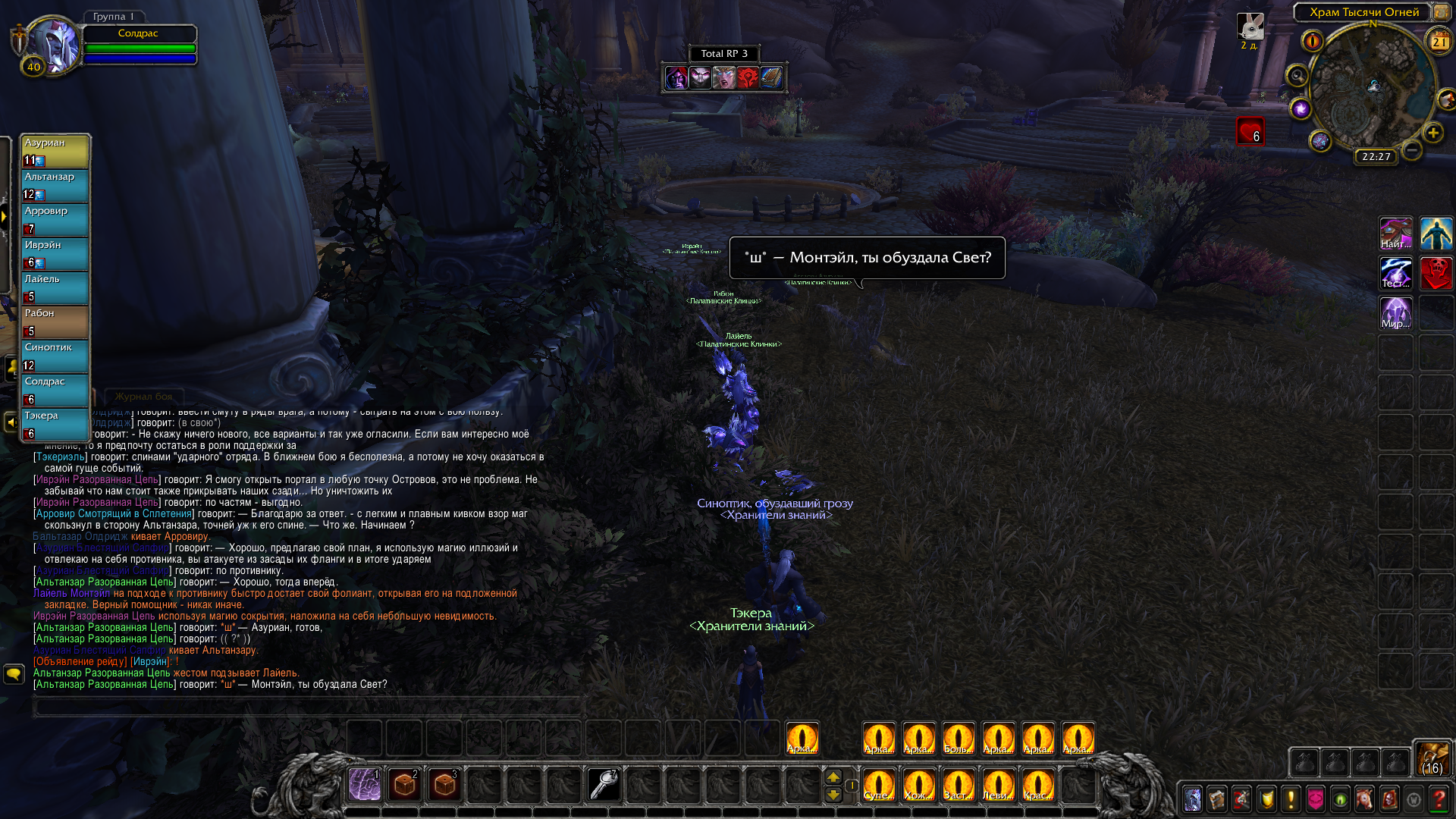Switch action bar page with up arrow
This screenshot has height=819, width=1456.
coord(833,777)
